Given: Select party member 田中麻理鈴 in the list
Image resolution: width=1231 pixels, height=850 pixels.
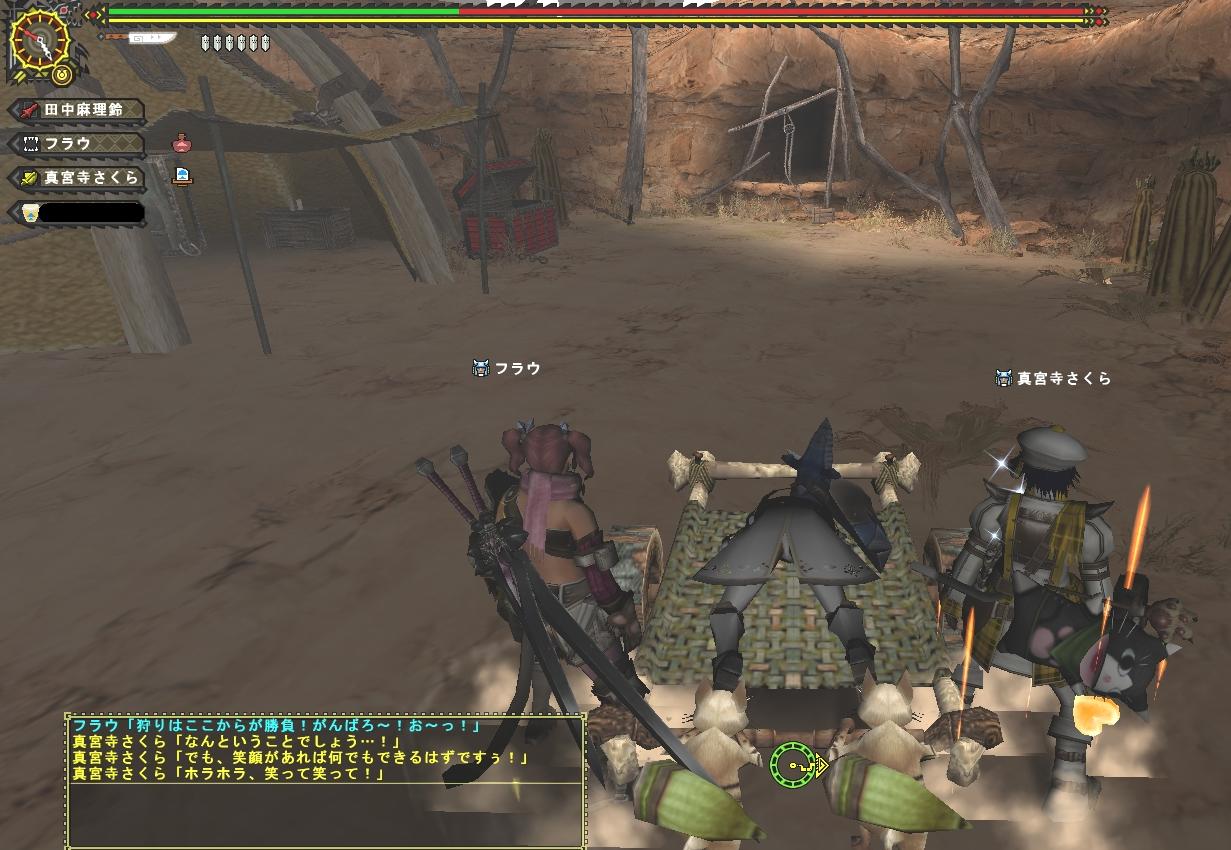Looking at the screenshot, I should point(78,109).
